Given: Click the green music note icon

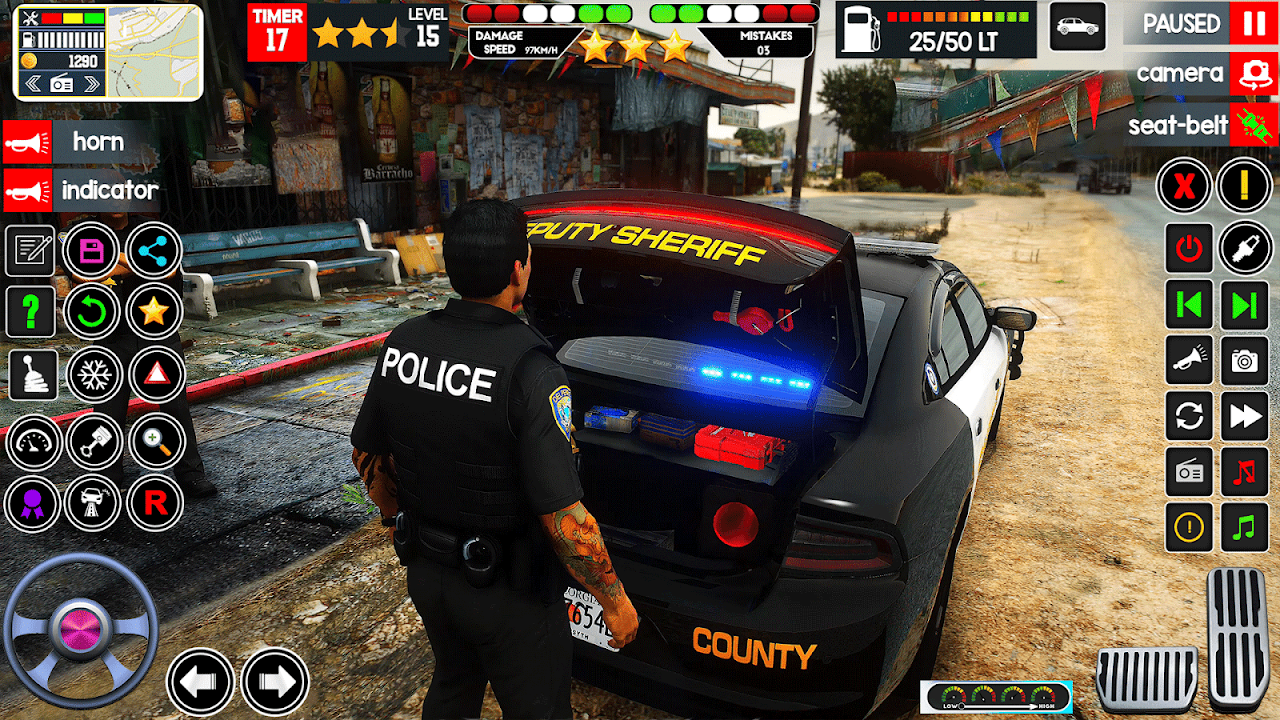Looking at the screenshot, I should coord(1245,527).
